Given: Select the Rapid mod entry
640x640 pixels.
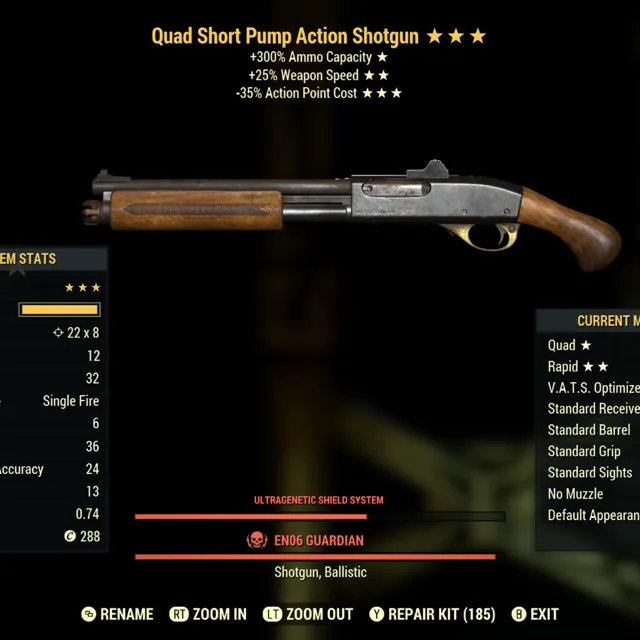Looking at the screenshot, I should click(x=578, y=367).
